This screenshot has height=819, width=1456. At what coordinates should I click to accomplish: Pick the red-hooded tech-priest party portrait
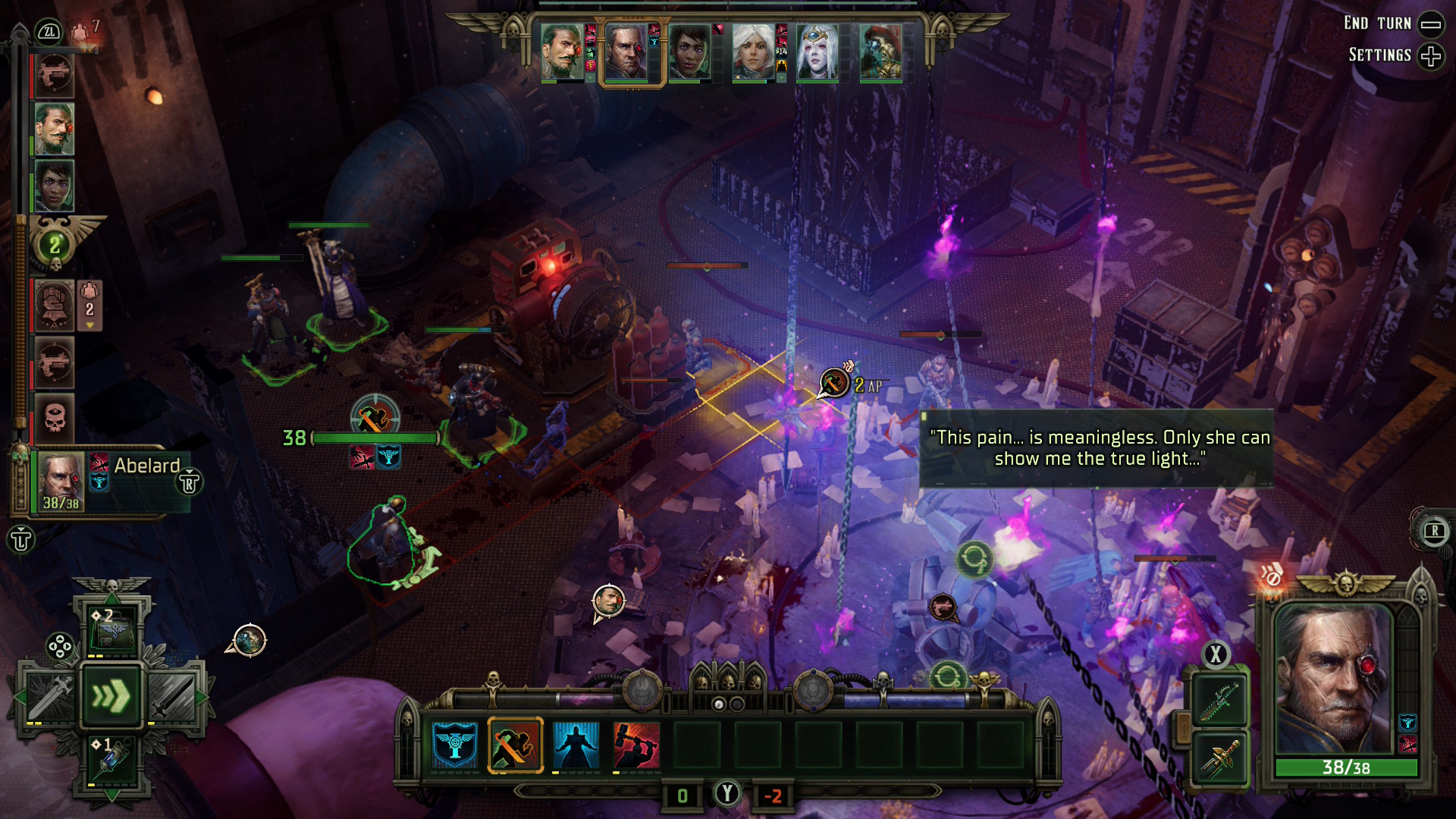(880, 51)
